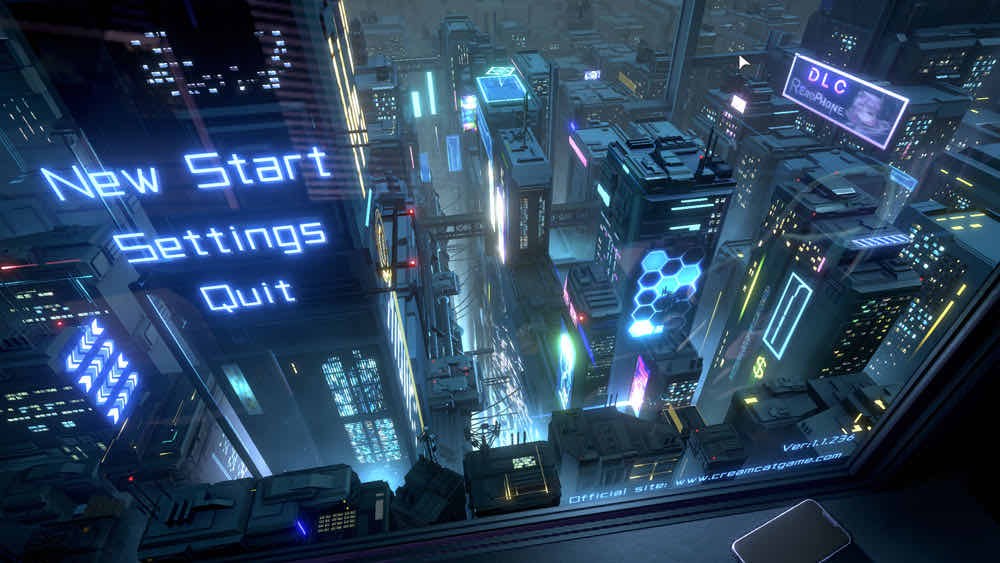1000x563 pixels.
Task: Select Quit to exit the game
Action: click(x=247, y=294)
